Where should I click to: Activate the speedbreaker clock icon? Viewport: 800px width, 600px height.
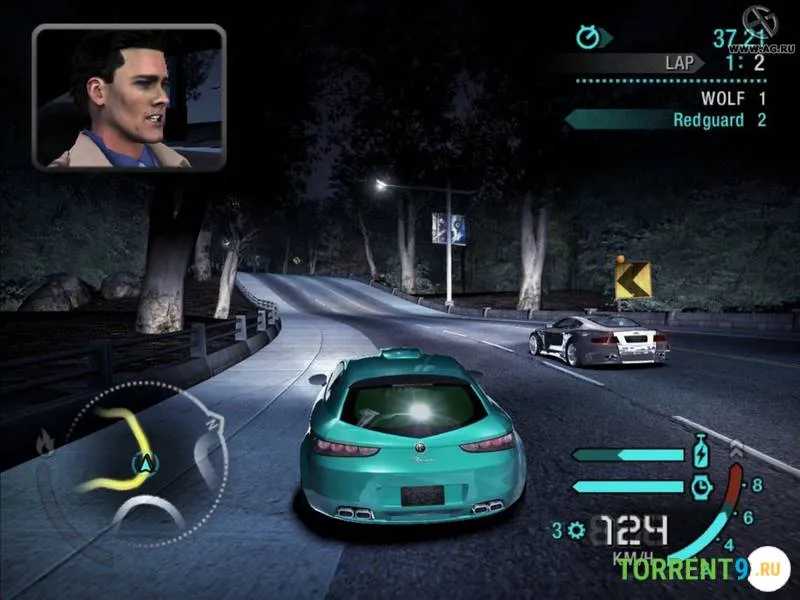[x=700, y=486]
